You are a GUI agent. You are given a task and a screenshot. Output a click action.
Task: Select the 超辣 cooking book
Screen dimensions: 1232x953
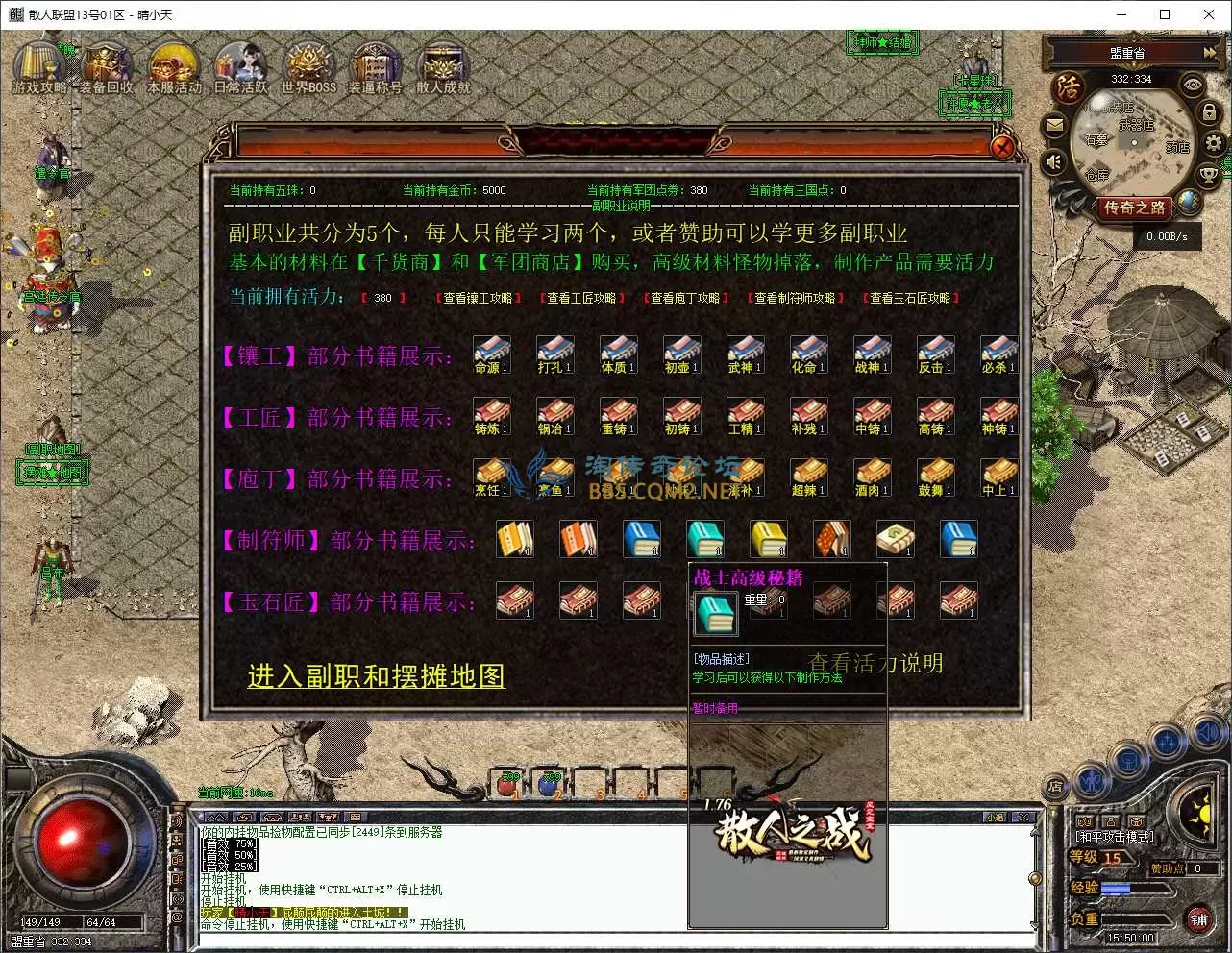click(809, 476)
